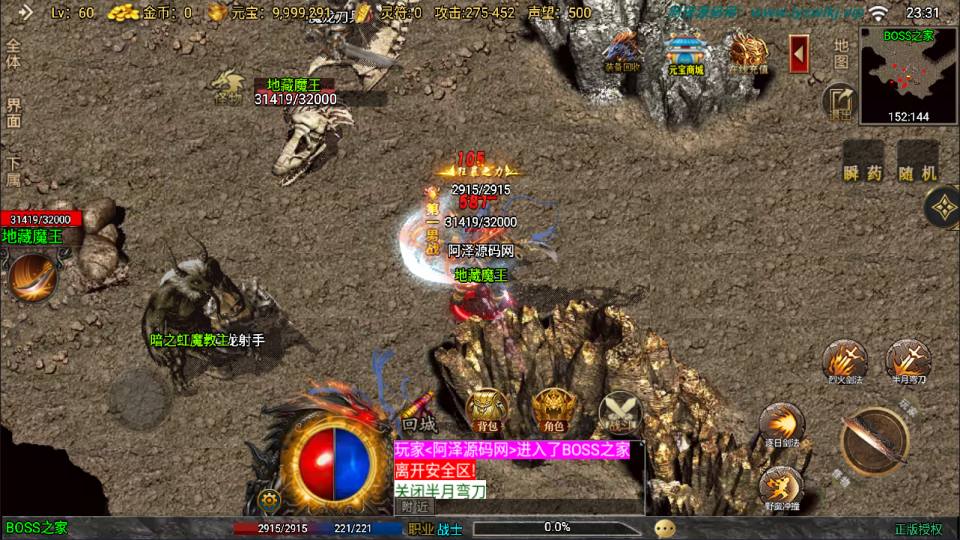Open the 角色 character panel
This screenshot has height=540, width=960.
click(552, 410)
